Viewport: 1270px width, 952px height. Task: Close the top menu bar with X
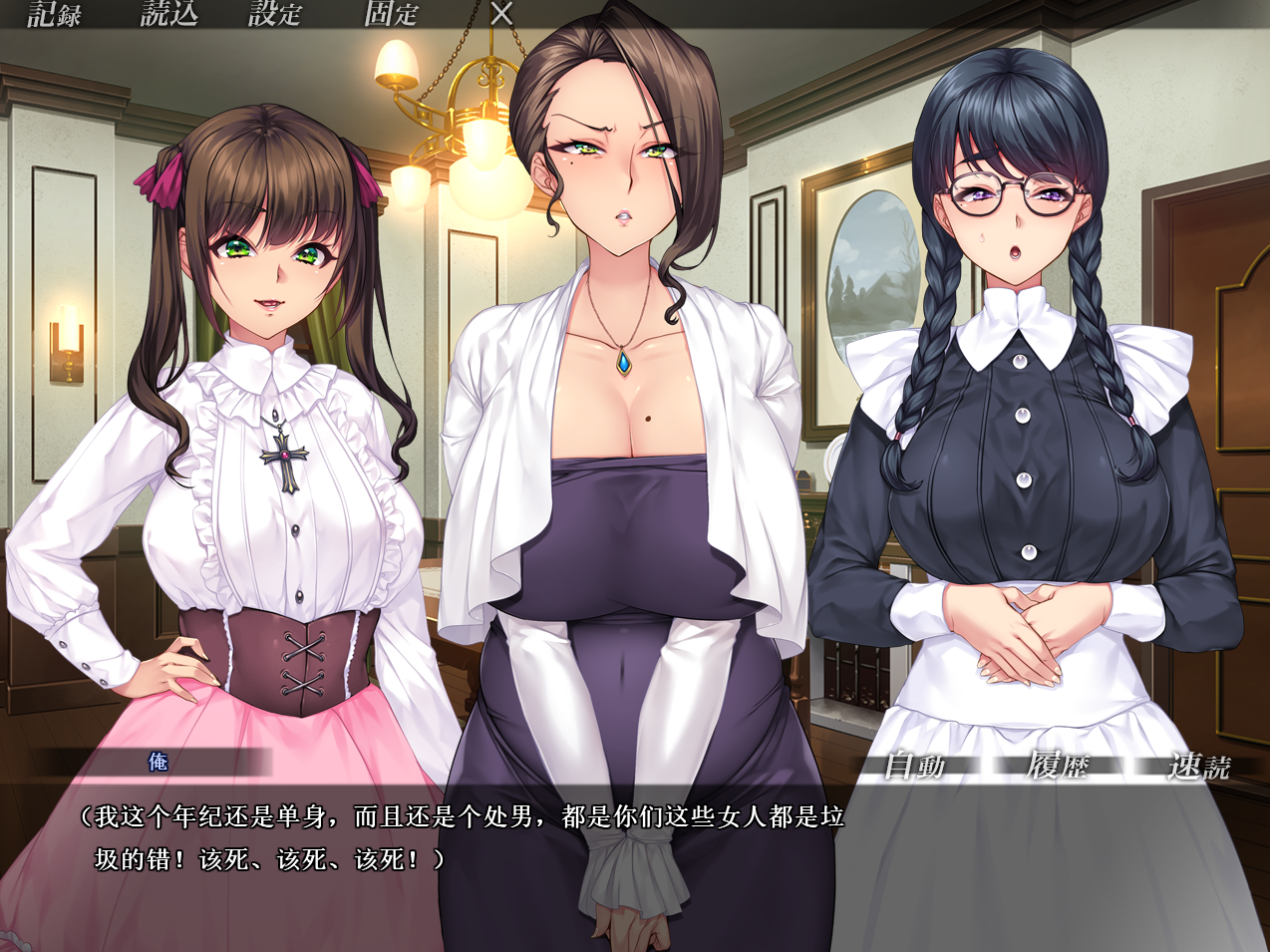click(x=502, y=14)
